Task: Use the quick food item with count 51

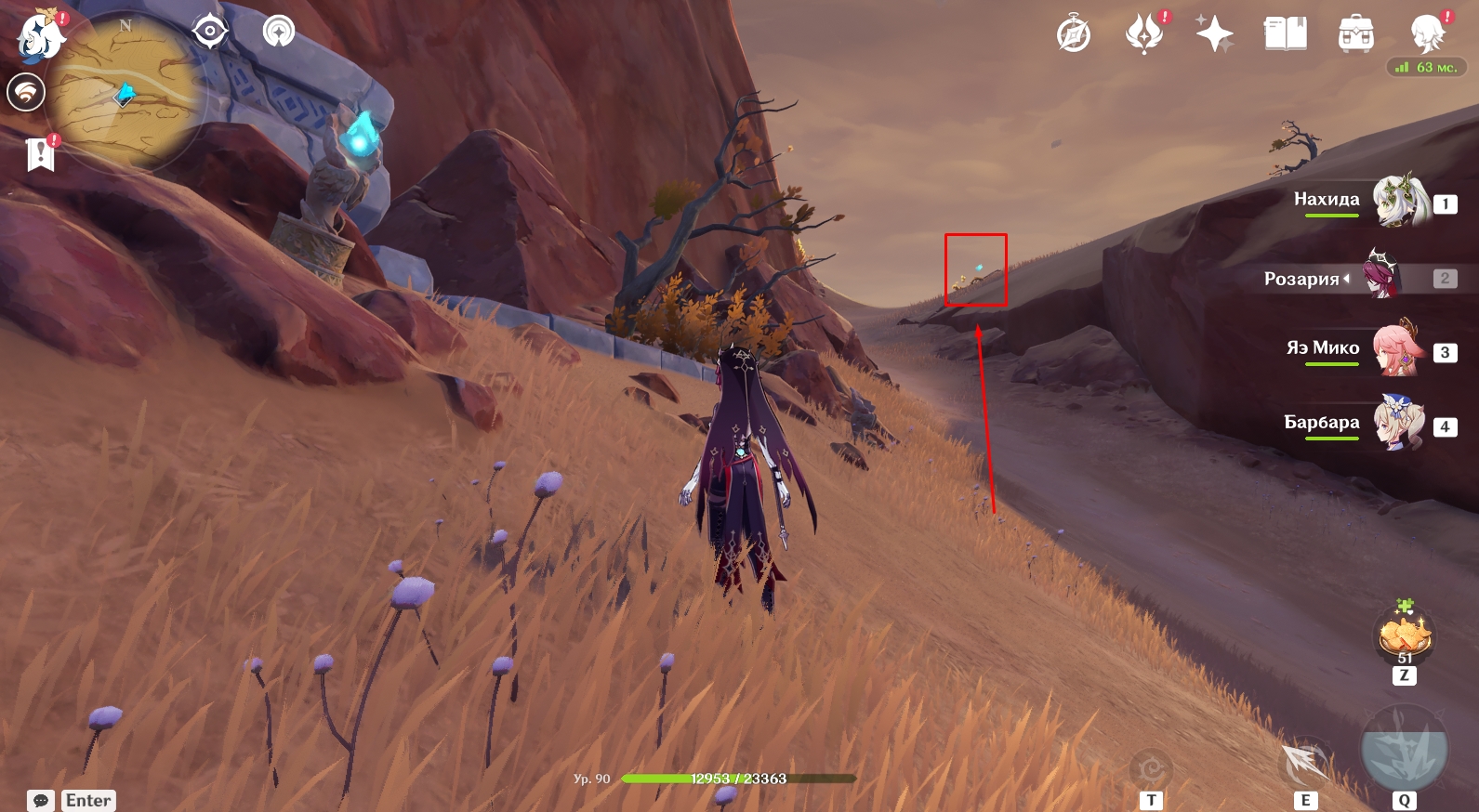Action: tap(1404, 636)
